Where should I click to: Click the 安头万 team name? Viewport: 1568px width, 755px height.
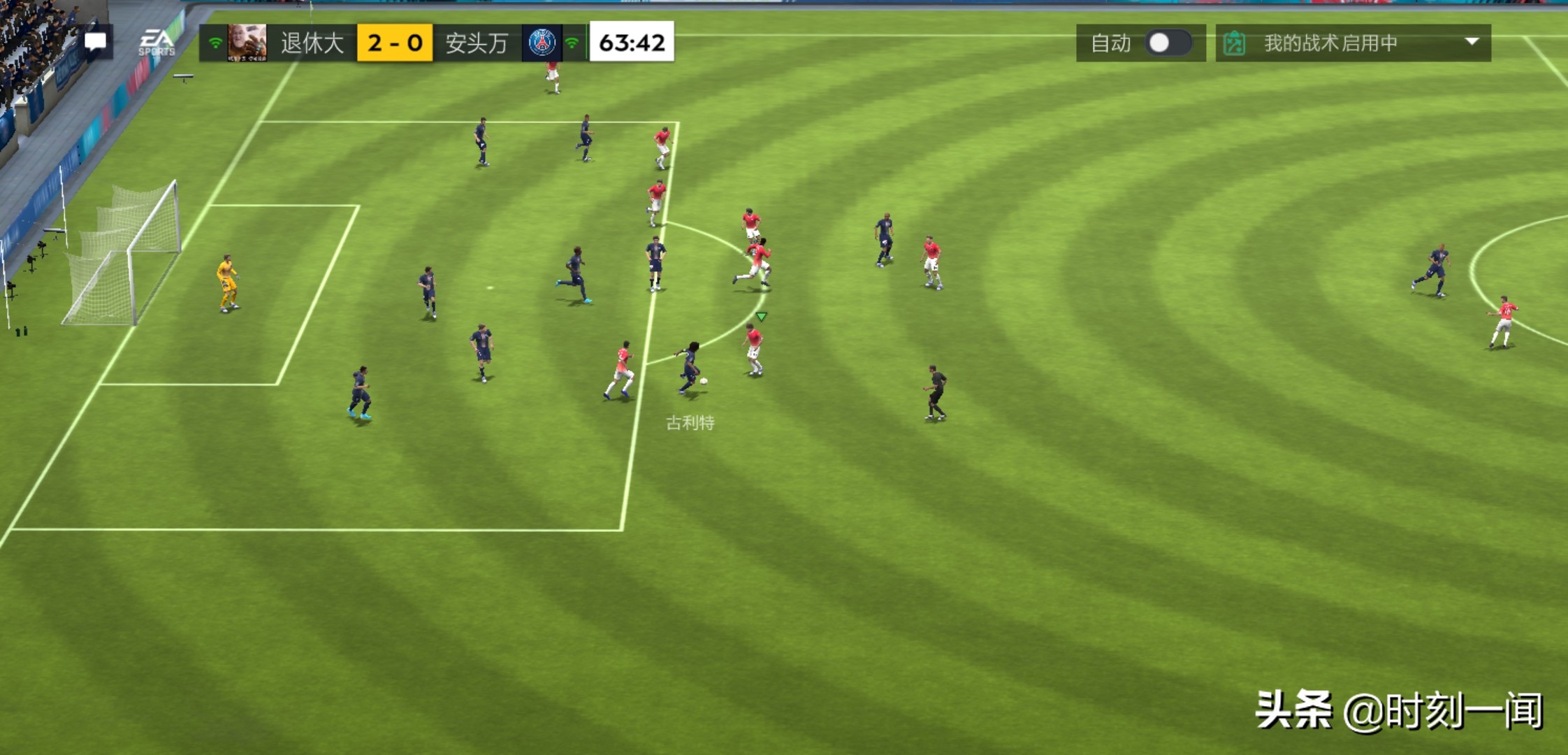pos(476,42)
